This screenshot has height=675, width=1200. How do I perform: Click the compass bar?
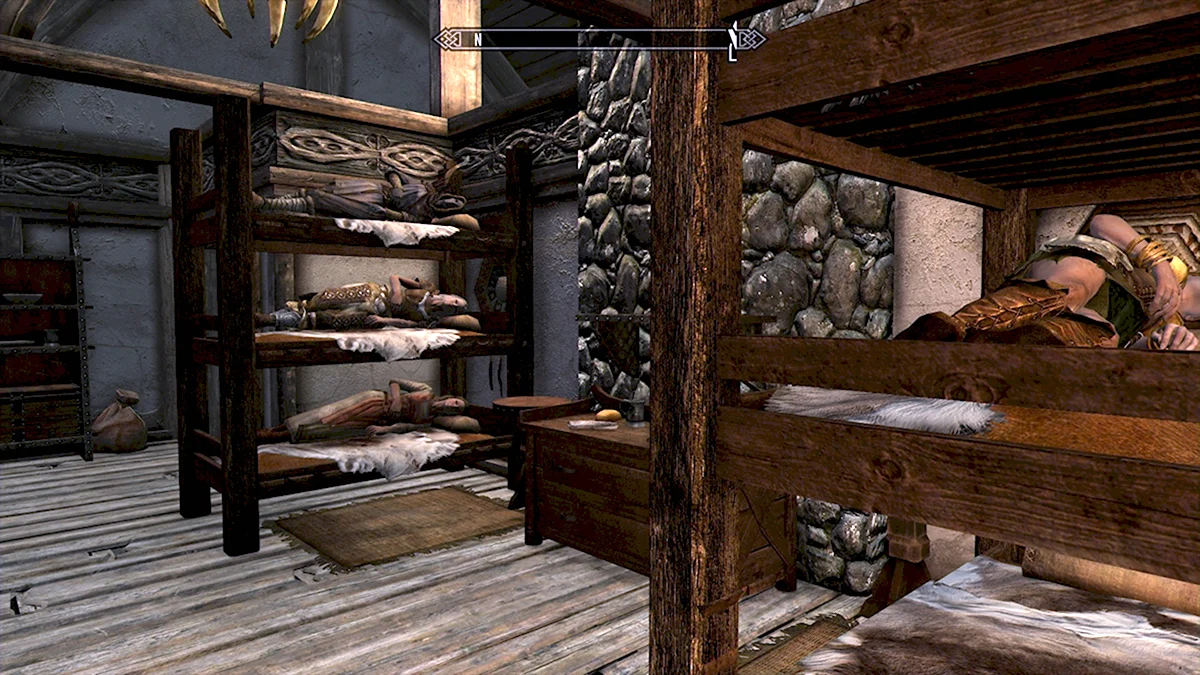tap(600, 39)
